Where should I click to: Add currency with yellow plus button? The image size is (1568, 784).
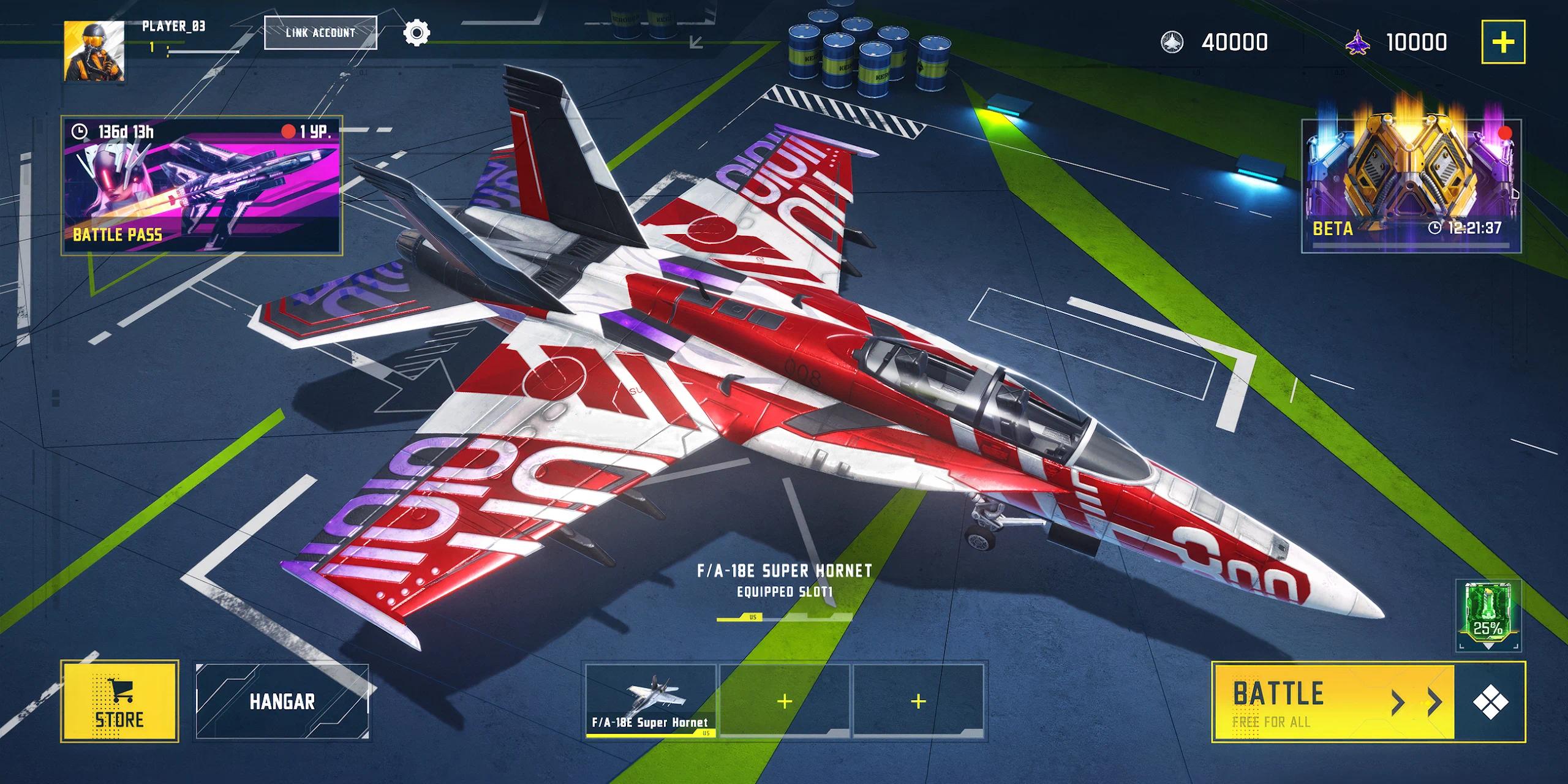(x=1502, y=42)
